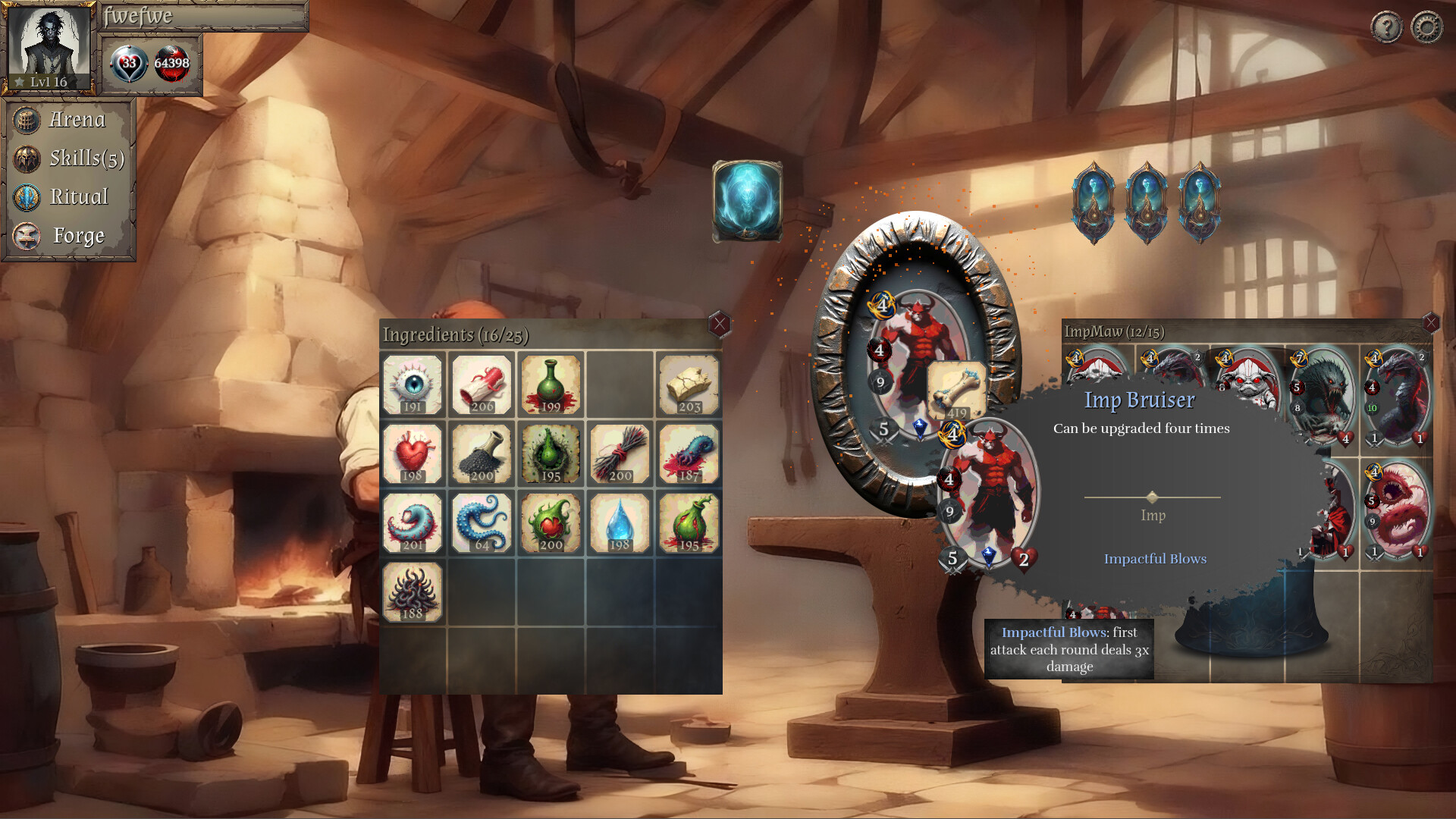Click the Impactful Blows link
This screenshot has width=1456, height=819.
coord(1156,559)
